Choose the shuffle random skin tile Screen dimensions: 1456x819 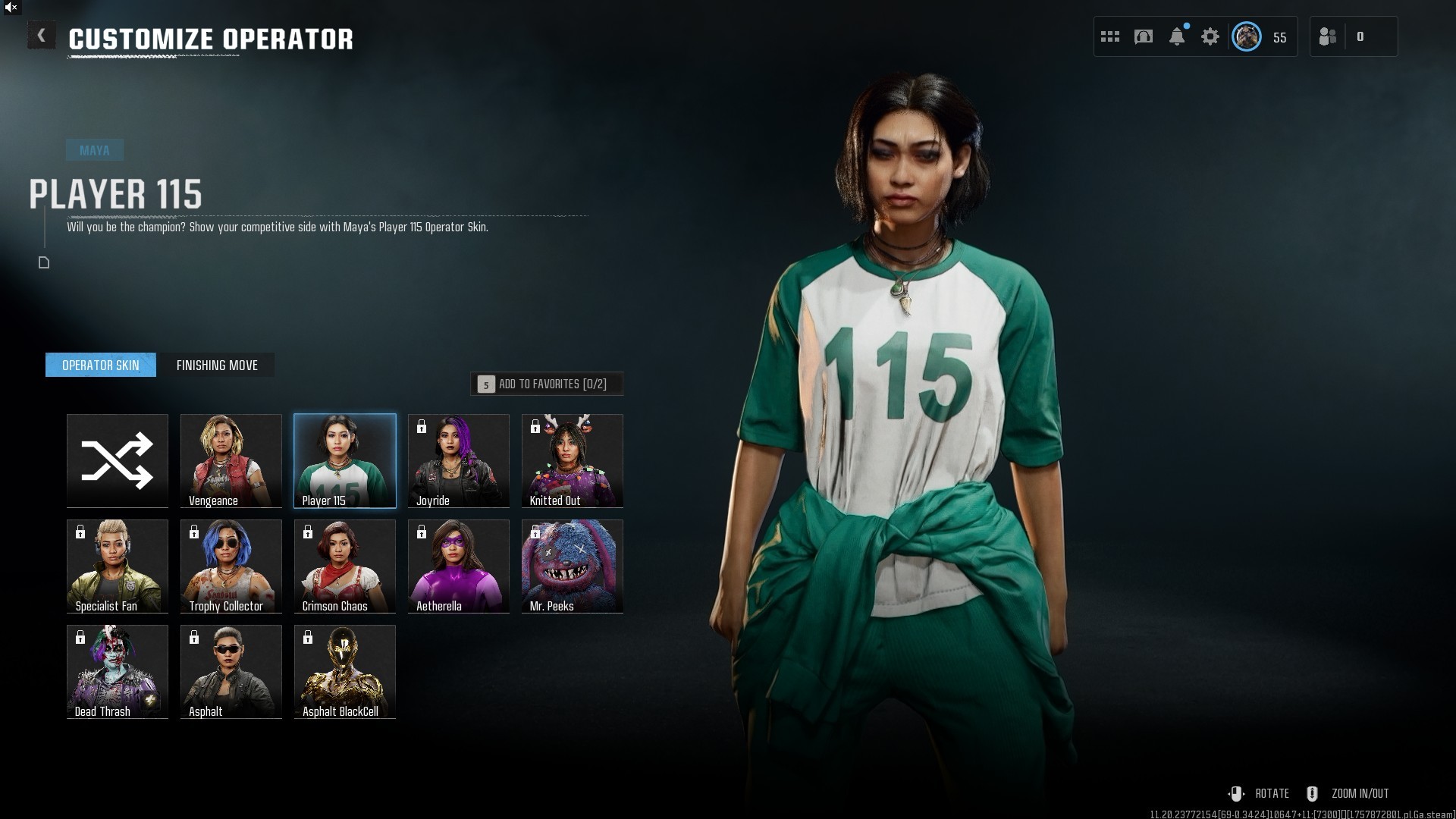coord(118,460)
